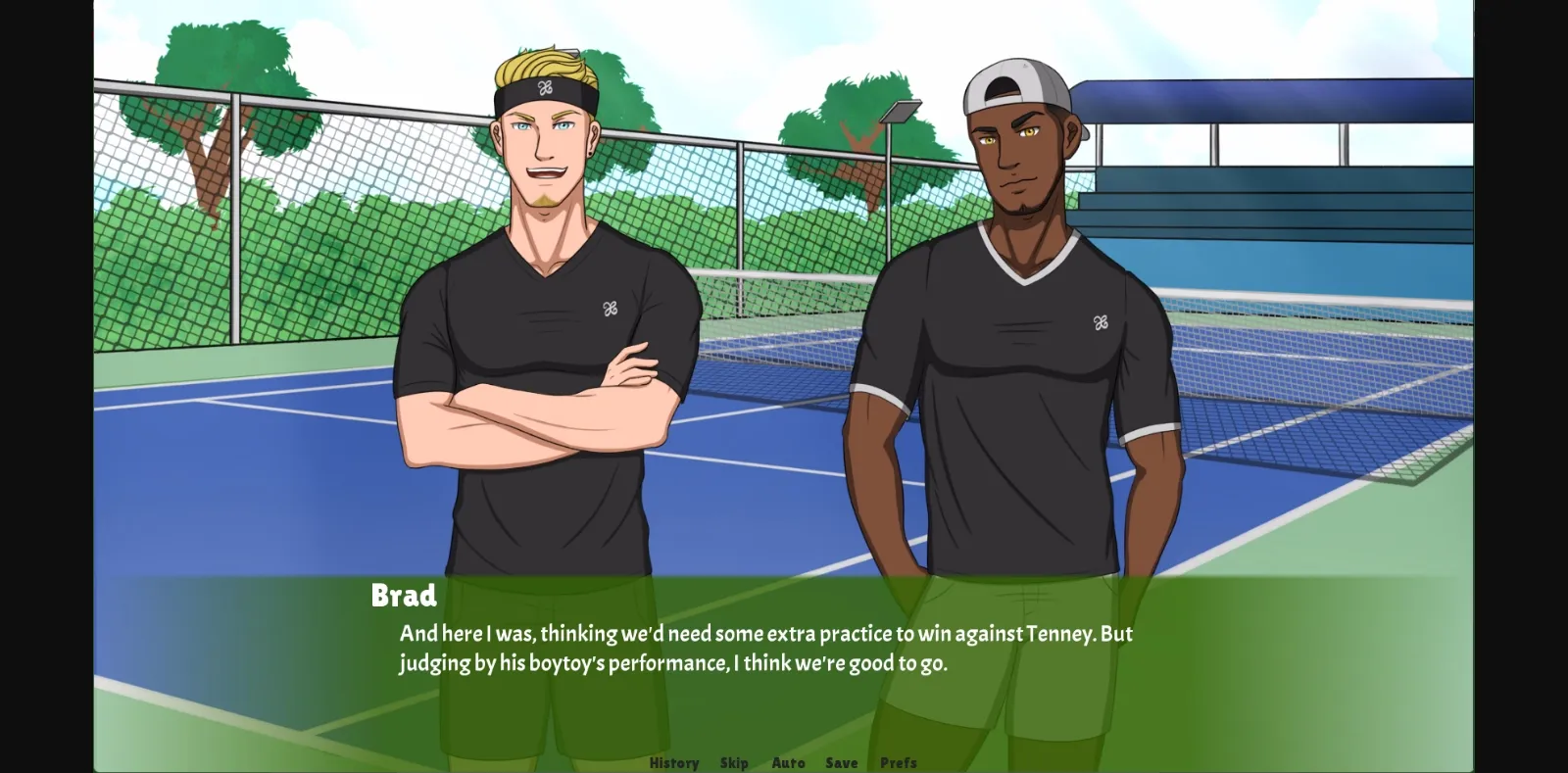Screen dimensions: 1568x773
Task: Click the emblem on the dark-skinned man's shirt
Action: click(x=1102, y=323)
